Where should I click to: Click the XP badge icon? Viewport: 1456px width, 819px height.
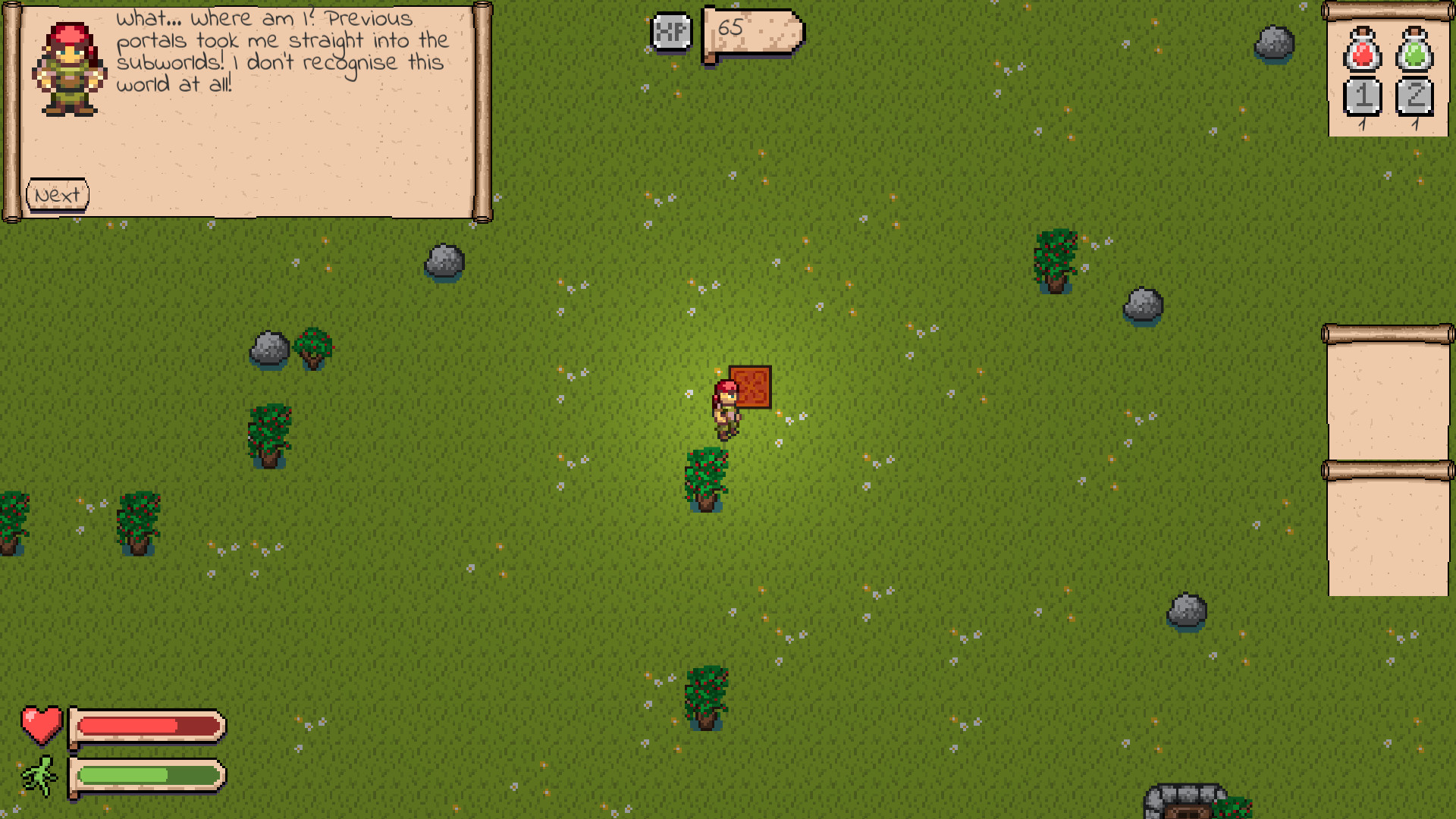(x=670, y=32)
